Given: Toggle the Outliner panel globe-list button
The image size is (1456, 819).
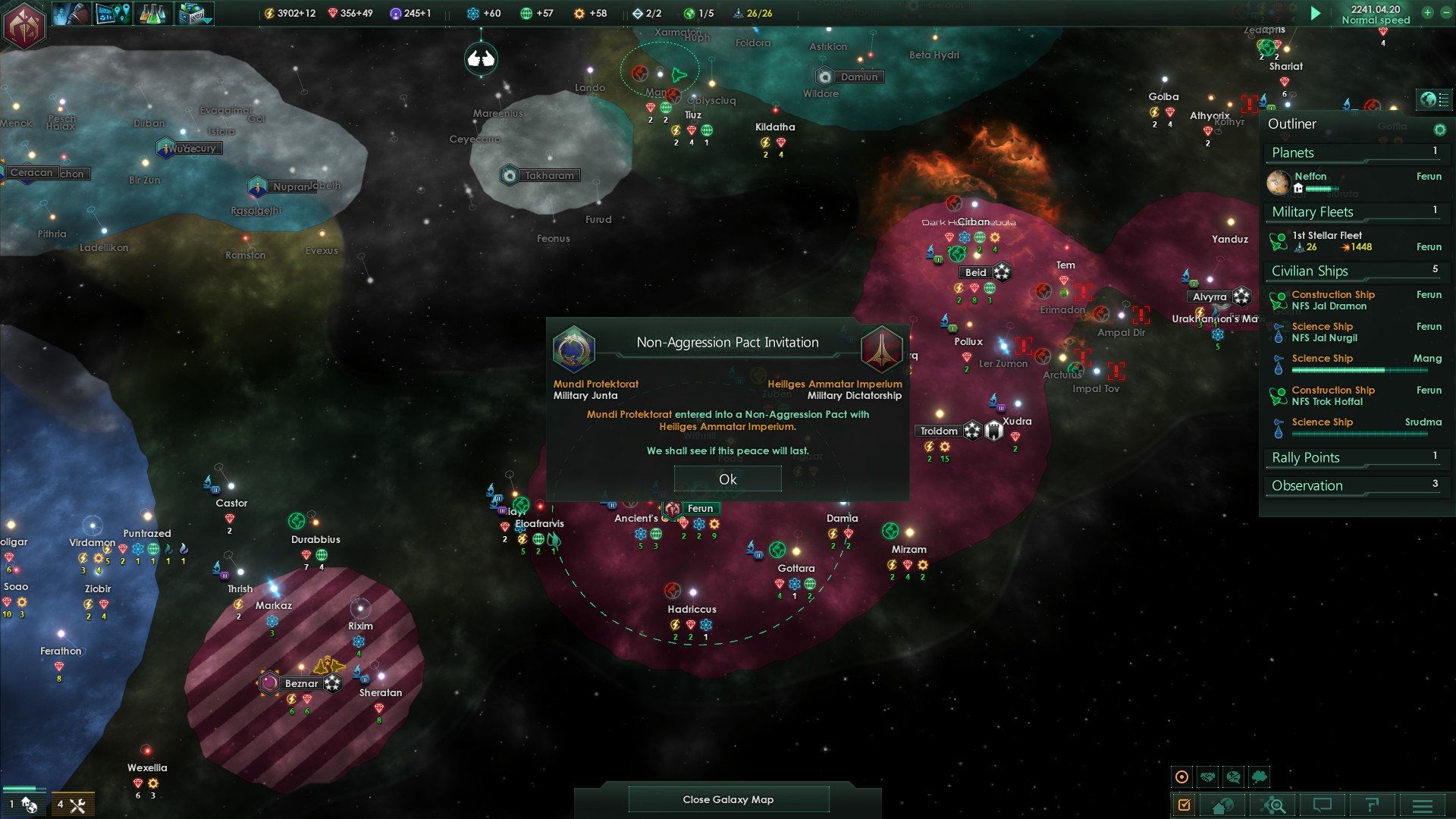Looking at the screenshot, I should pyautogui.click(x=1434, y=99).
